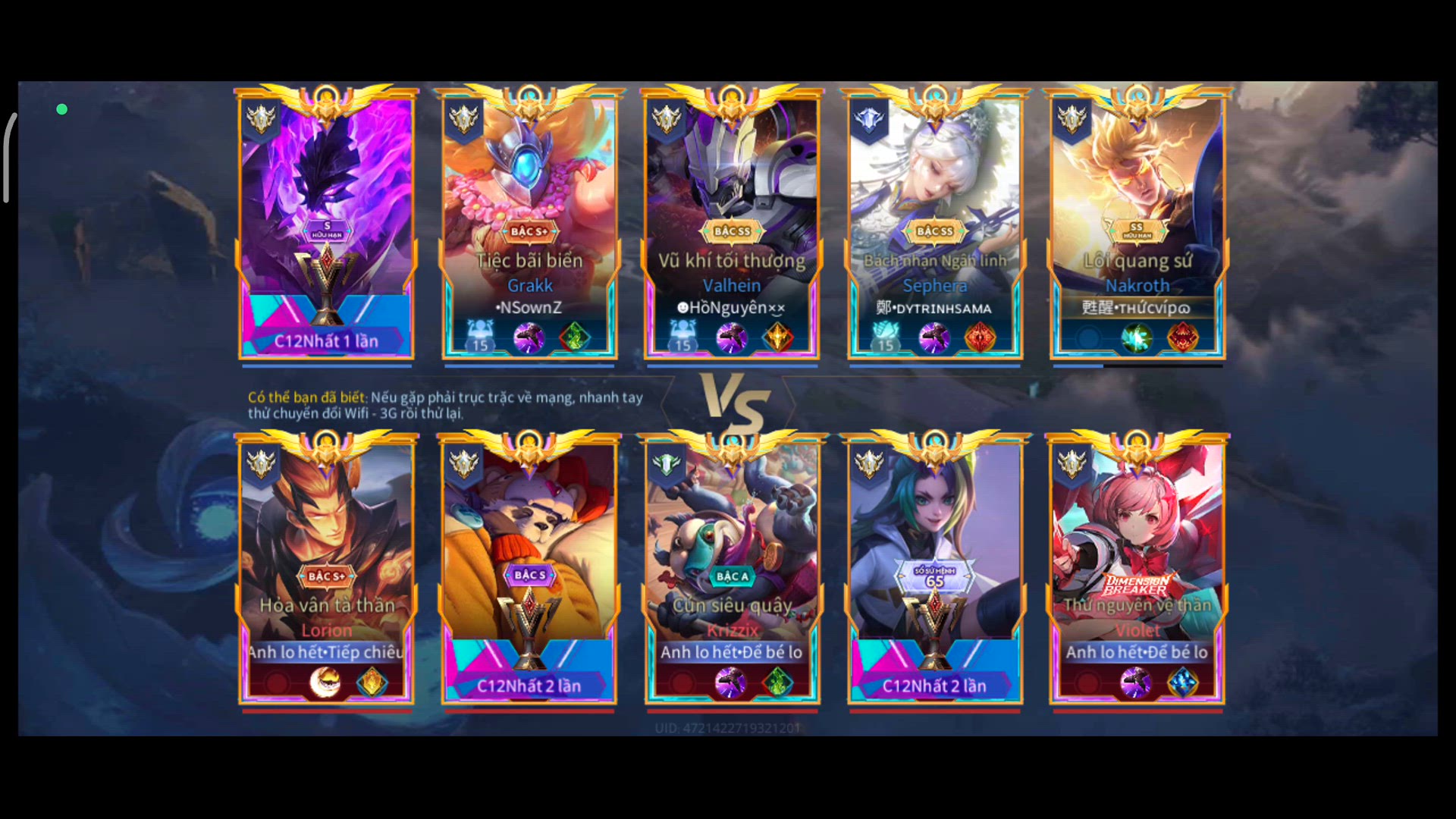Screen dimensions: 1456x819
Task: Click the Dimension Breaker logo on Violet's card
Action: (1137, 585)
